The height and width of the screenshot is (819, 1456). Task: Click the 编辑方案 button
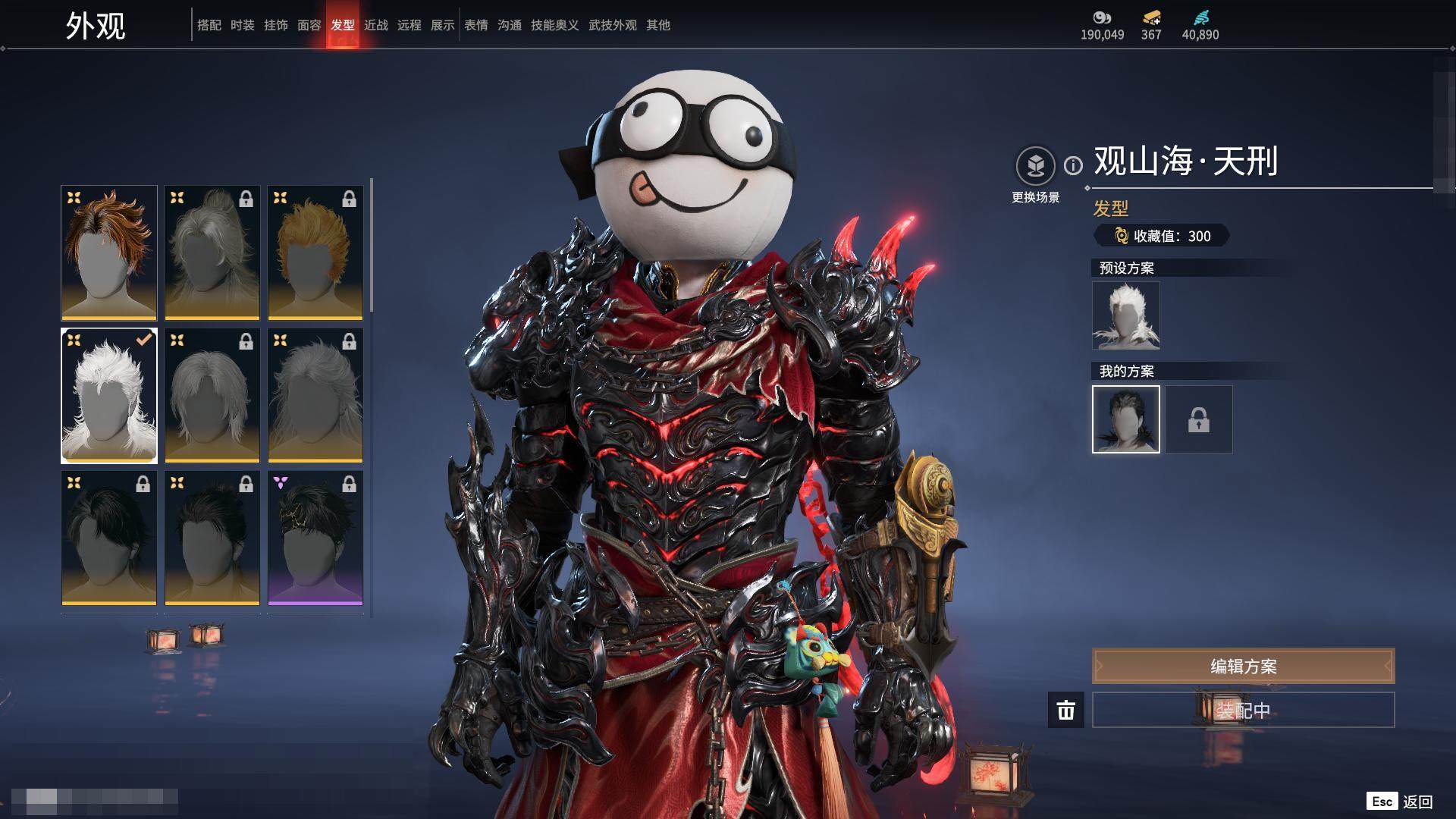(1243, 666)
